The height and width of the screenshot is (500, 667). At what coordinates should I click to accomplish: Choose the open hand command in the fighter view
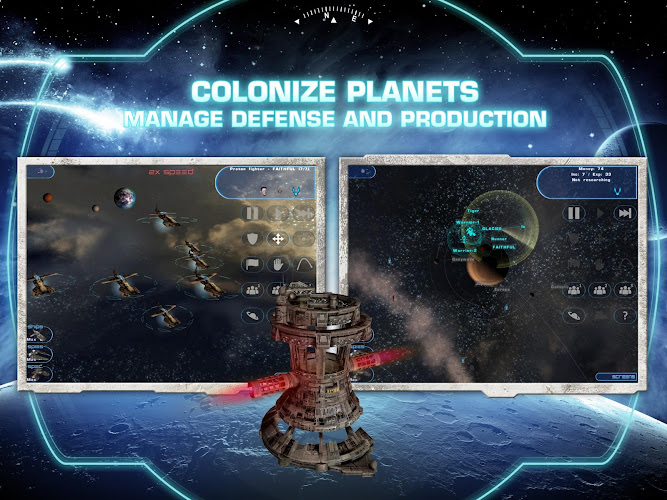(277, 264)
